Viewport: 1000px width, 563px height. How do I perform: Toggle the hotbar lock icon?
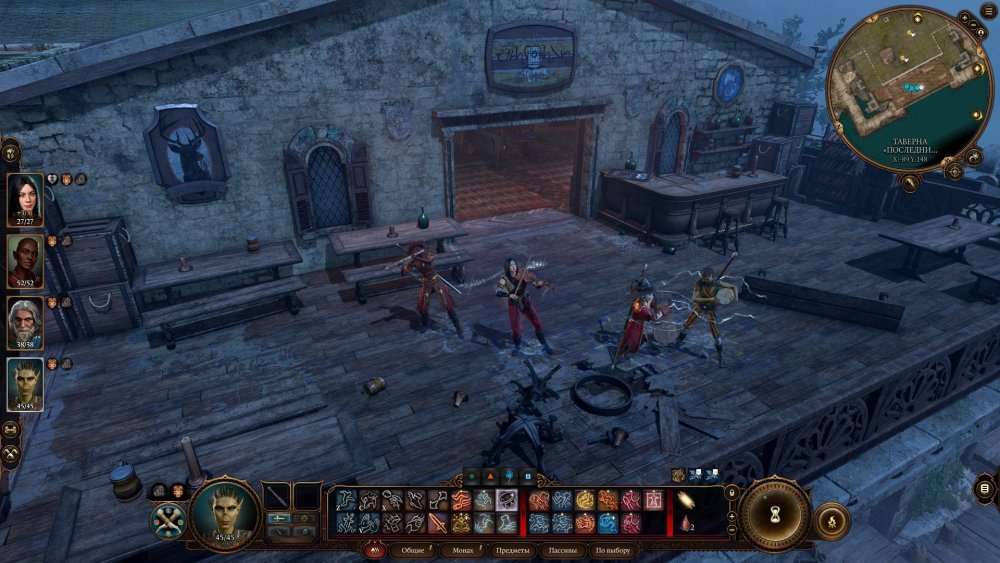pyautogui.click(x=732, y=492)
